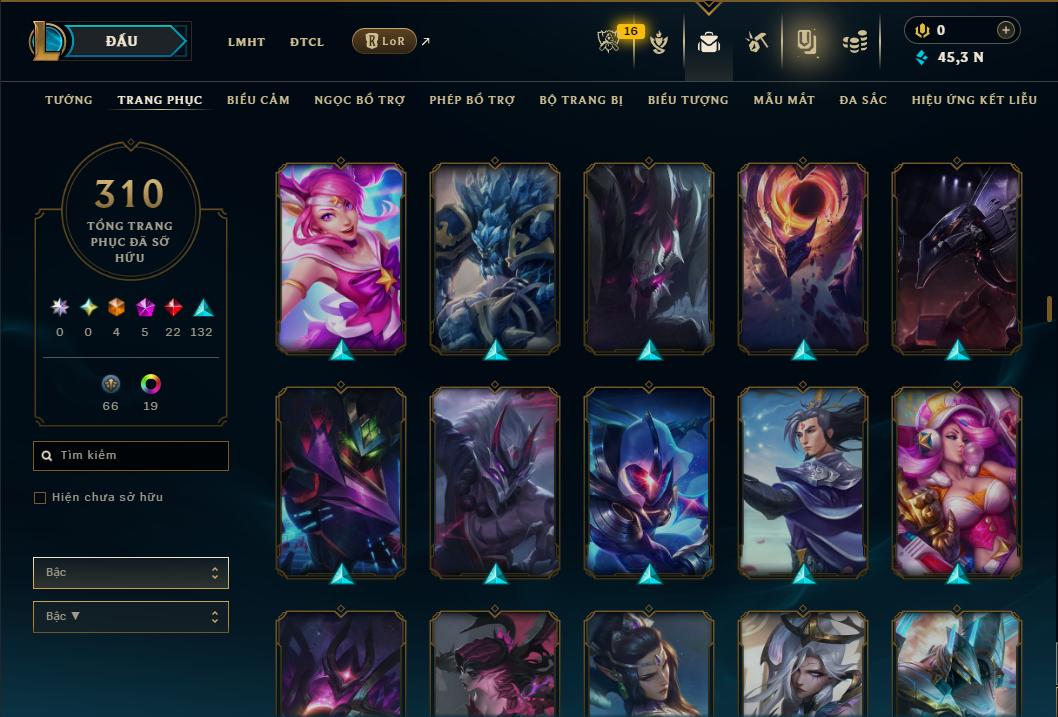The image size is (1058, 717).
Task: Launch the LoR external link
Action: (385, 41)
